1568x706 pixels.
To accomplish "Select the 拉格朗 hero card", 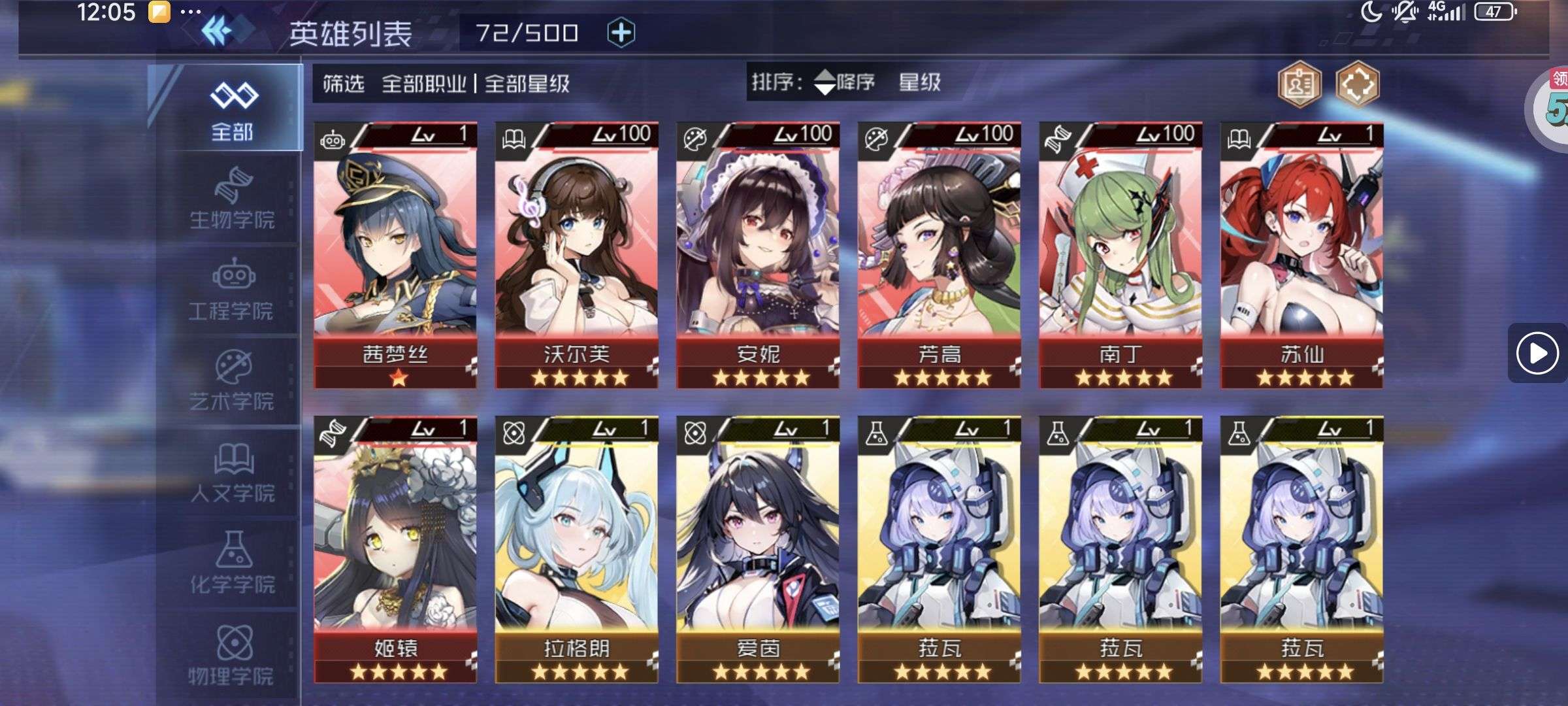I will [576, 549].
